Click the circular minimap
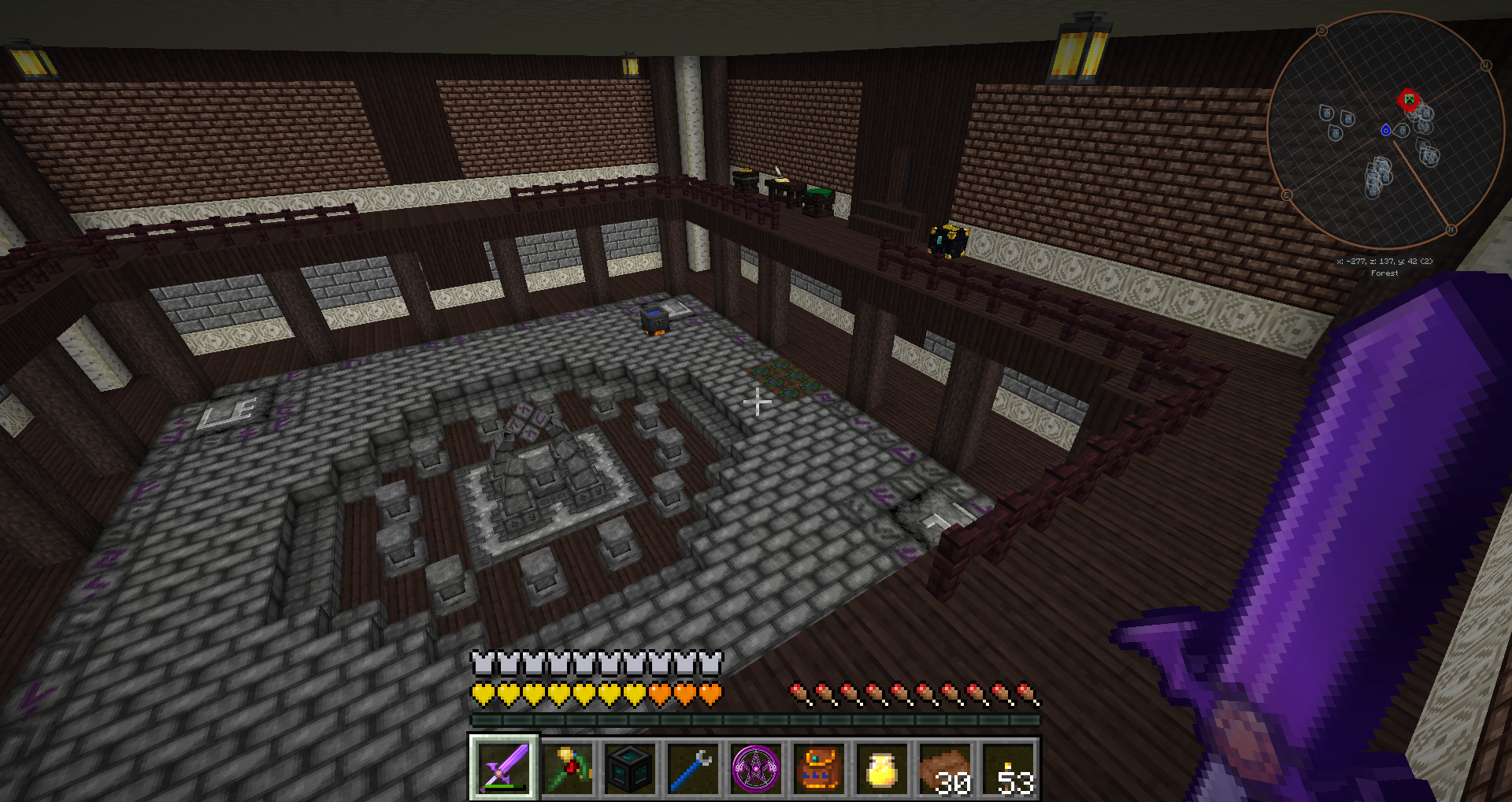This screenshot has width=1512, height=802. coord(1386,130)
